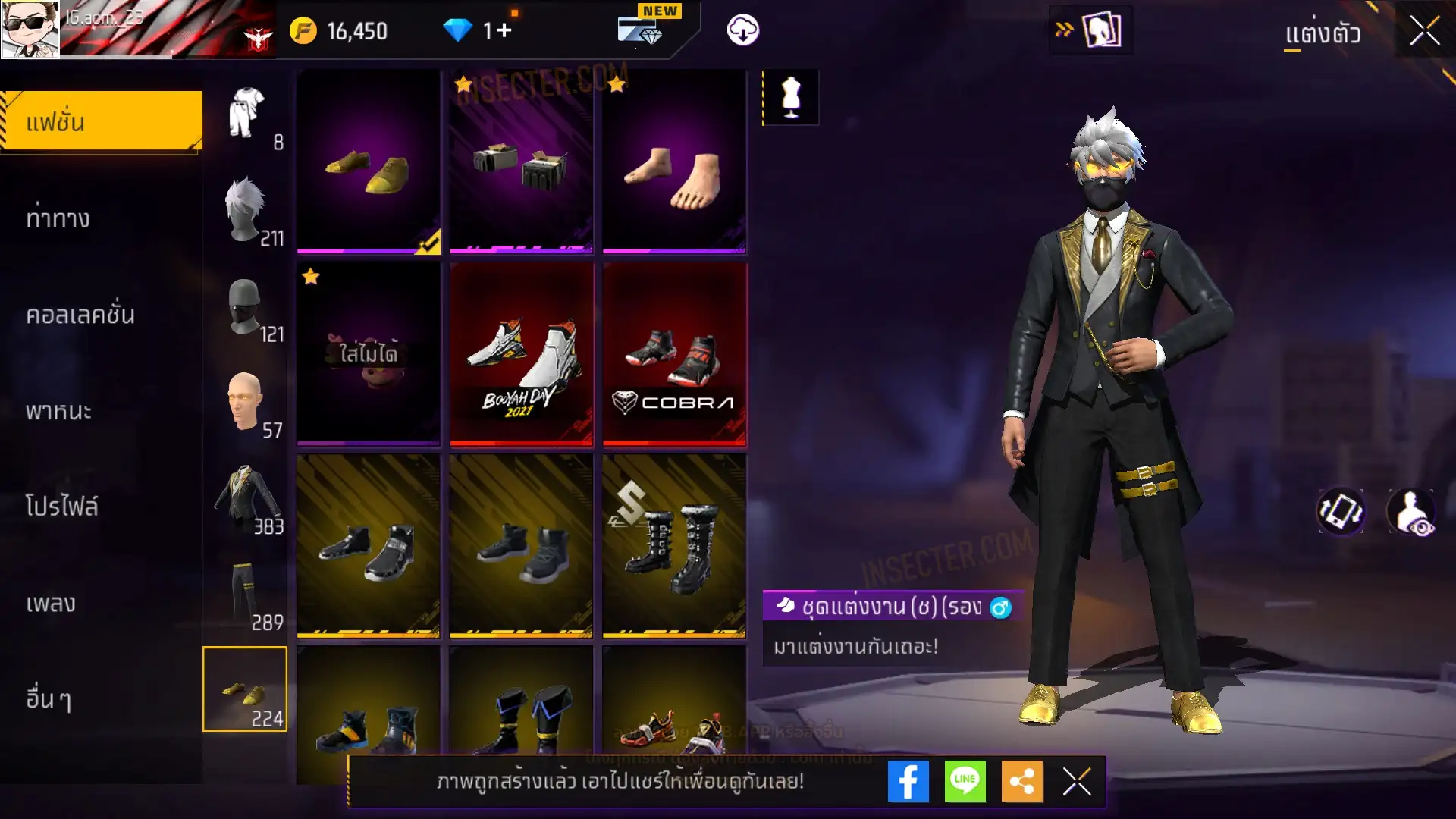Choose the hair category with 211 items
This screenshot has width=1456, height=819.
[x=246, y=211]
